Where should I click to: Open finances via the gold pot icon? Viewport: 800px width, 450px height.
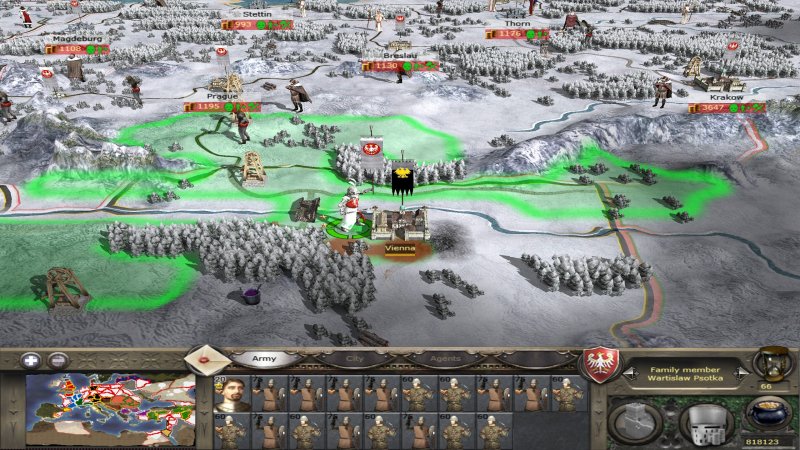click(x=768, y=412)
